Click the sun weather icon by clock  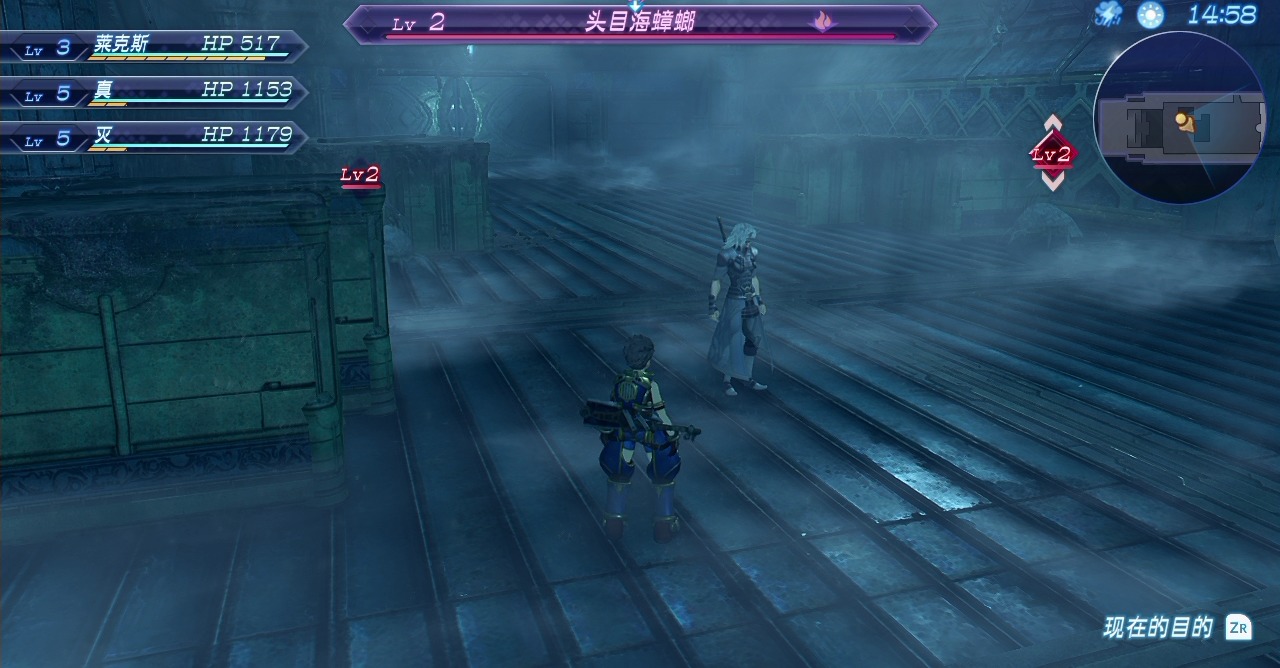1150,14
